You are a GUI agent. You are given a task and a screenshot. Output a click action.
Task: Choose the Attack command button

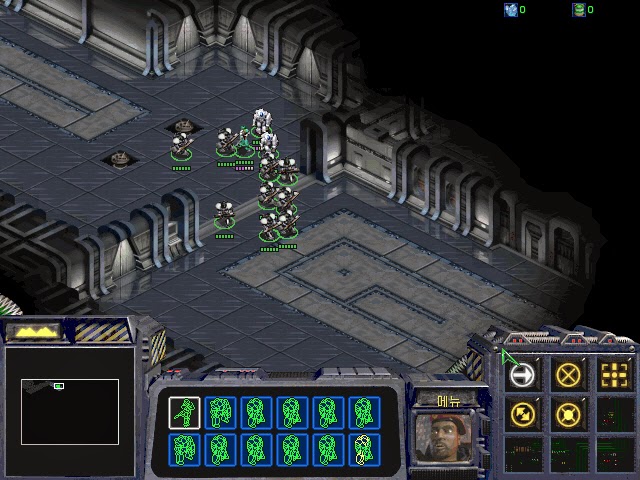(x=614, y=375)
